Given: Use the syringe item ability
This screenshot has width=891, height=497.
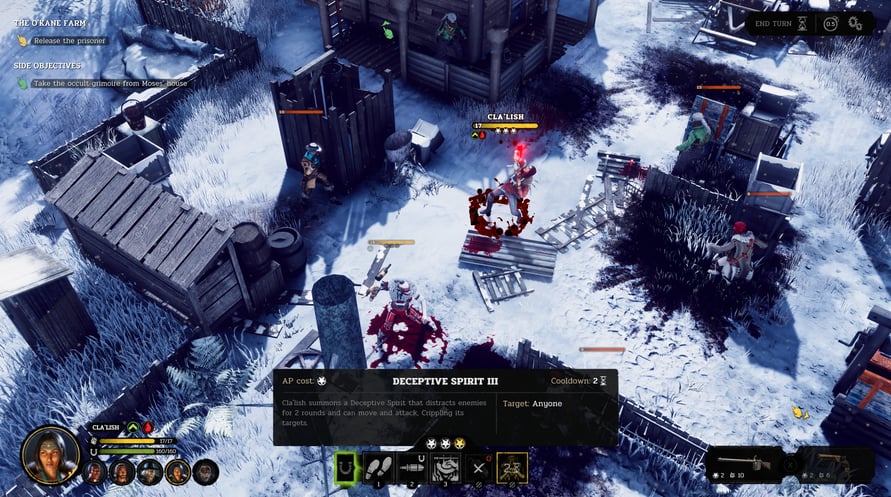Looking at the screenshot, I should pyautogui.click(x=412, y=466).
